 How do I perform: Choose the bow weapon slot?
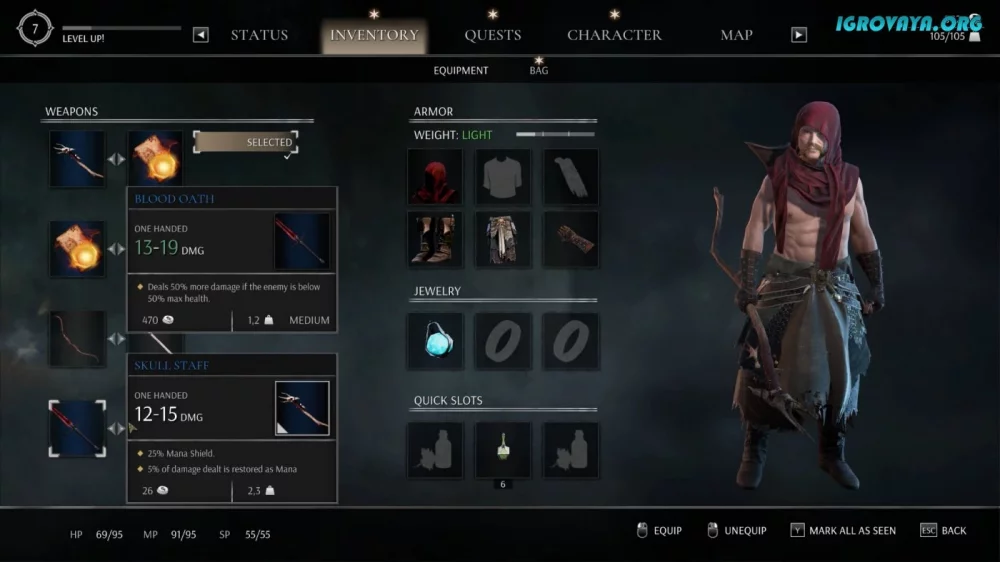77,339
